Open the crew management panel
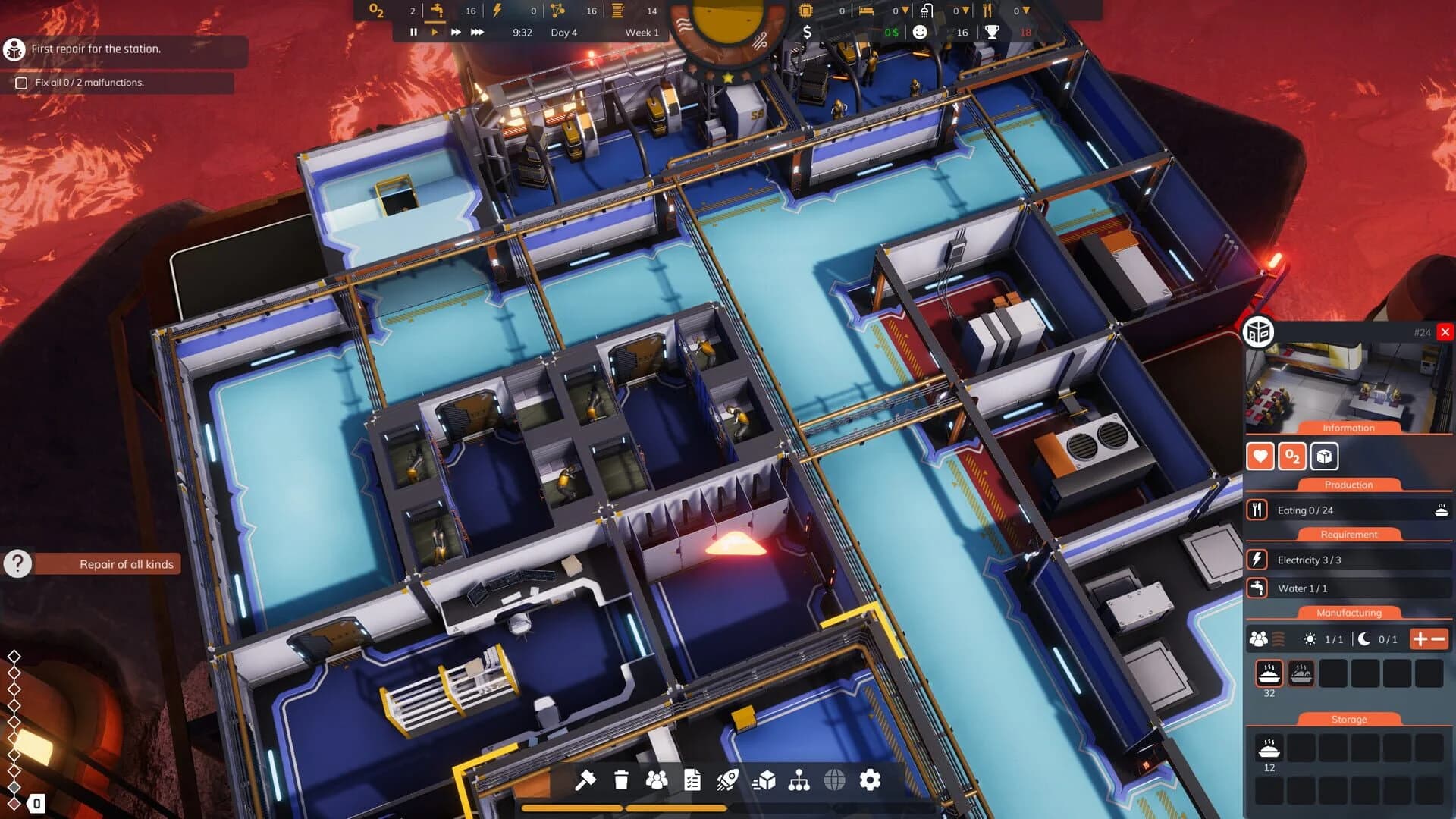Image resolution: width=1456 pixels, height=819 pixels. (x=655, y=778)
